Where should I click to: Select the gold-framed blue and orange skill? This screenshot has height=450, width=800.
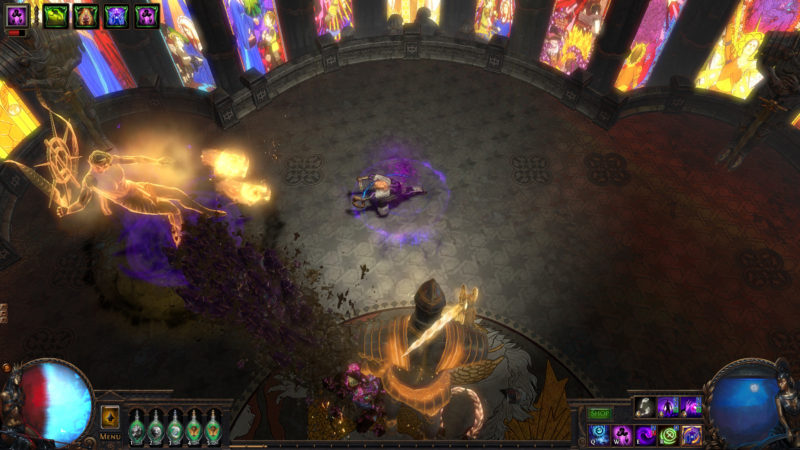(692, 435)
